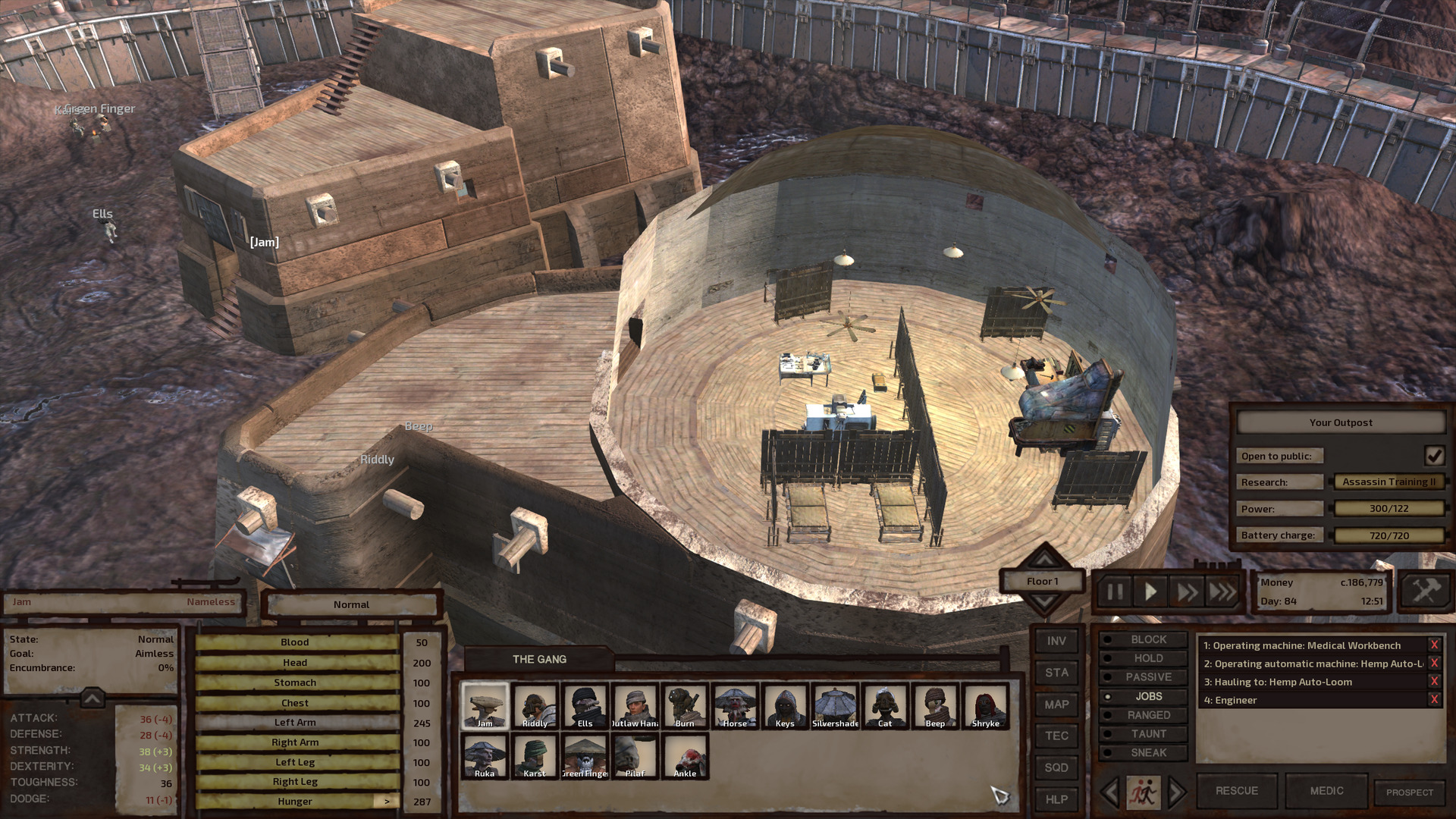Click the arrow on the Hunger bar
Screen dimensions: 1456x819
[x=387, y=801]
